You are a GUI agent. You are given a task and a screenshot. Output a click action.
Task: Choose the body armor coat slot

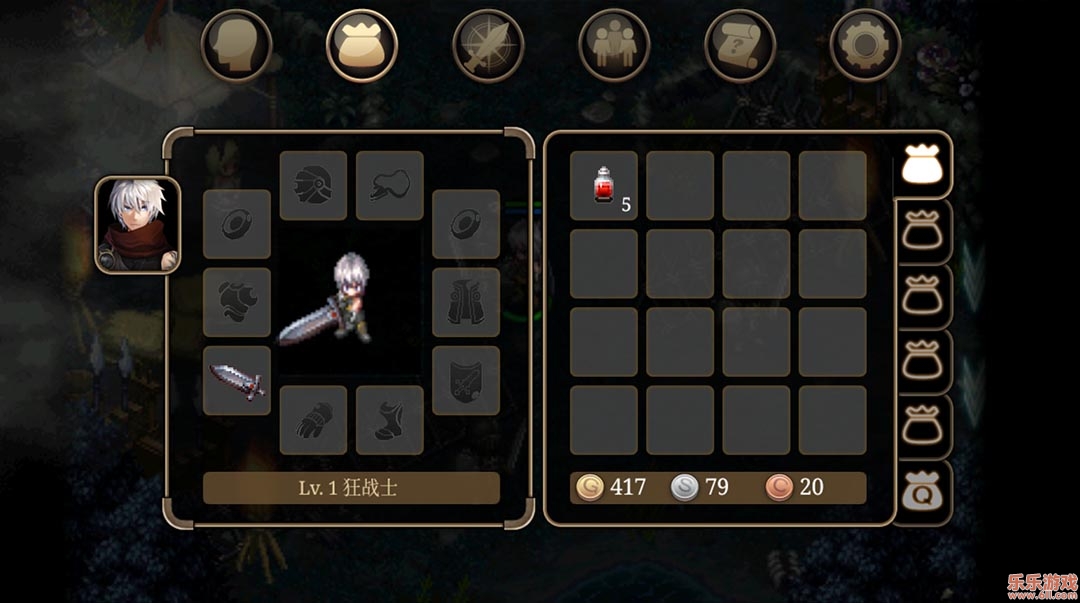(466, 302)
